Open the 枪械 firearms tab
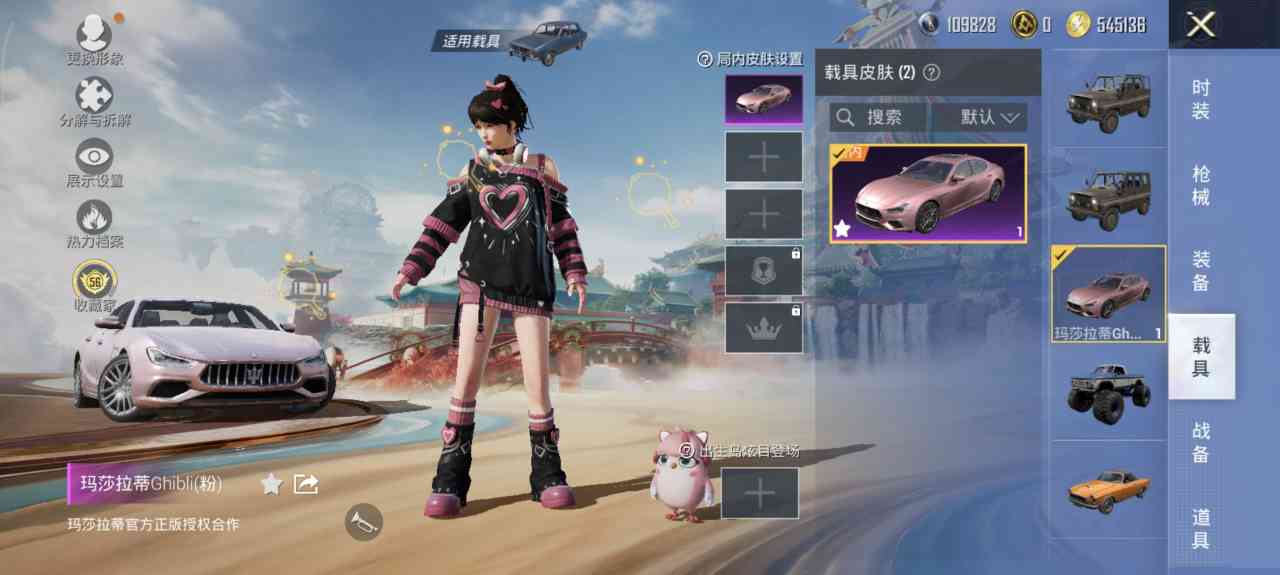 coord(1201,185)
